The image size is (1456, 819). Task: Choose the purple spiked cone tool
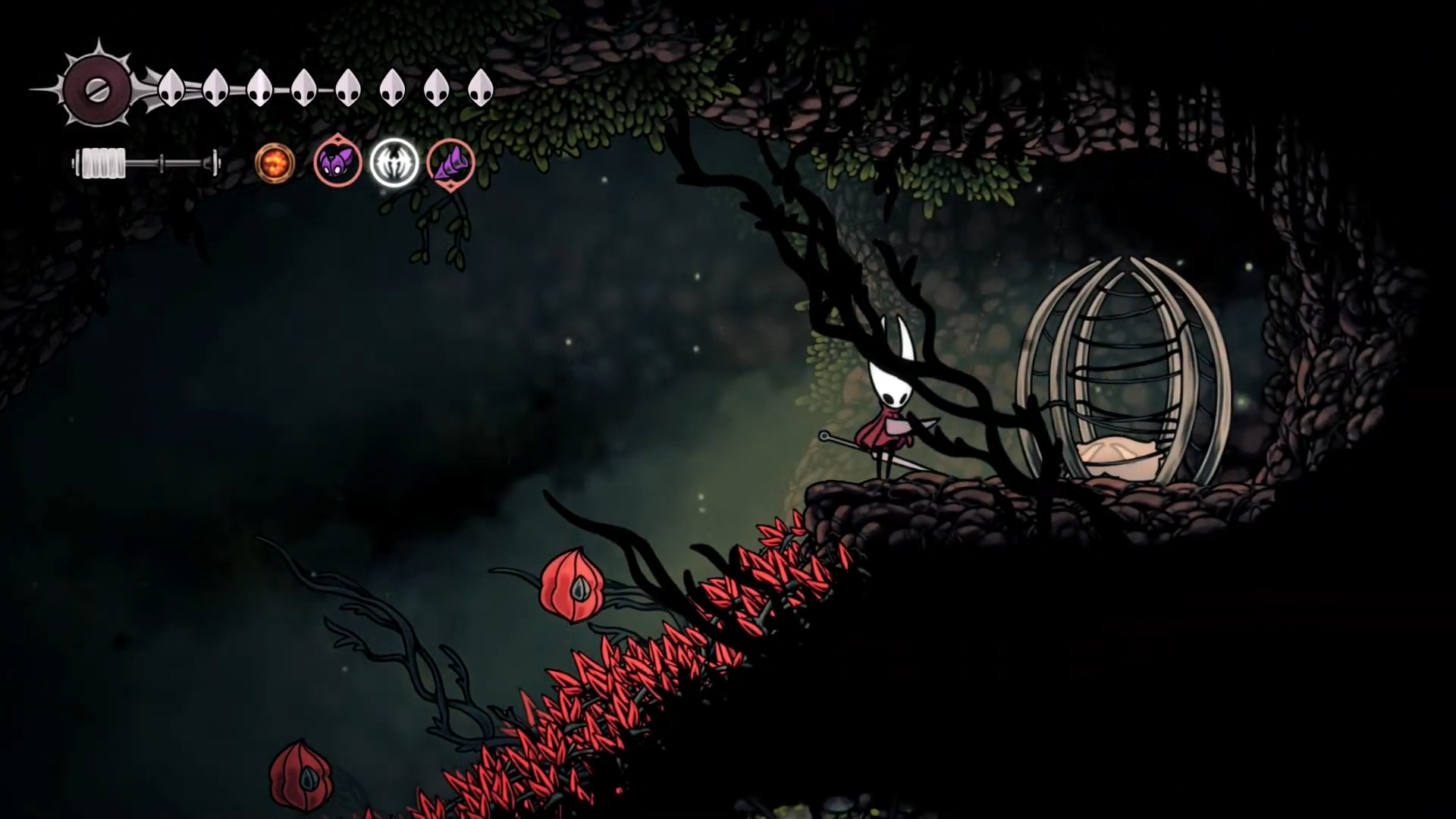pos(451,163)
